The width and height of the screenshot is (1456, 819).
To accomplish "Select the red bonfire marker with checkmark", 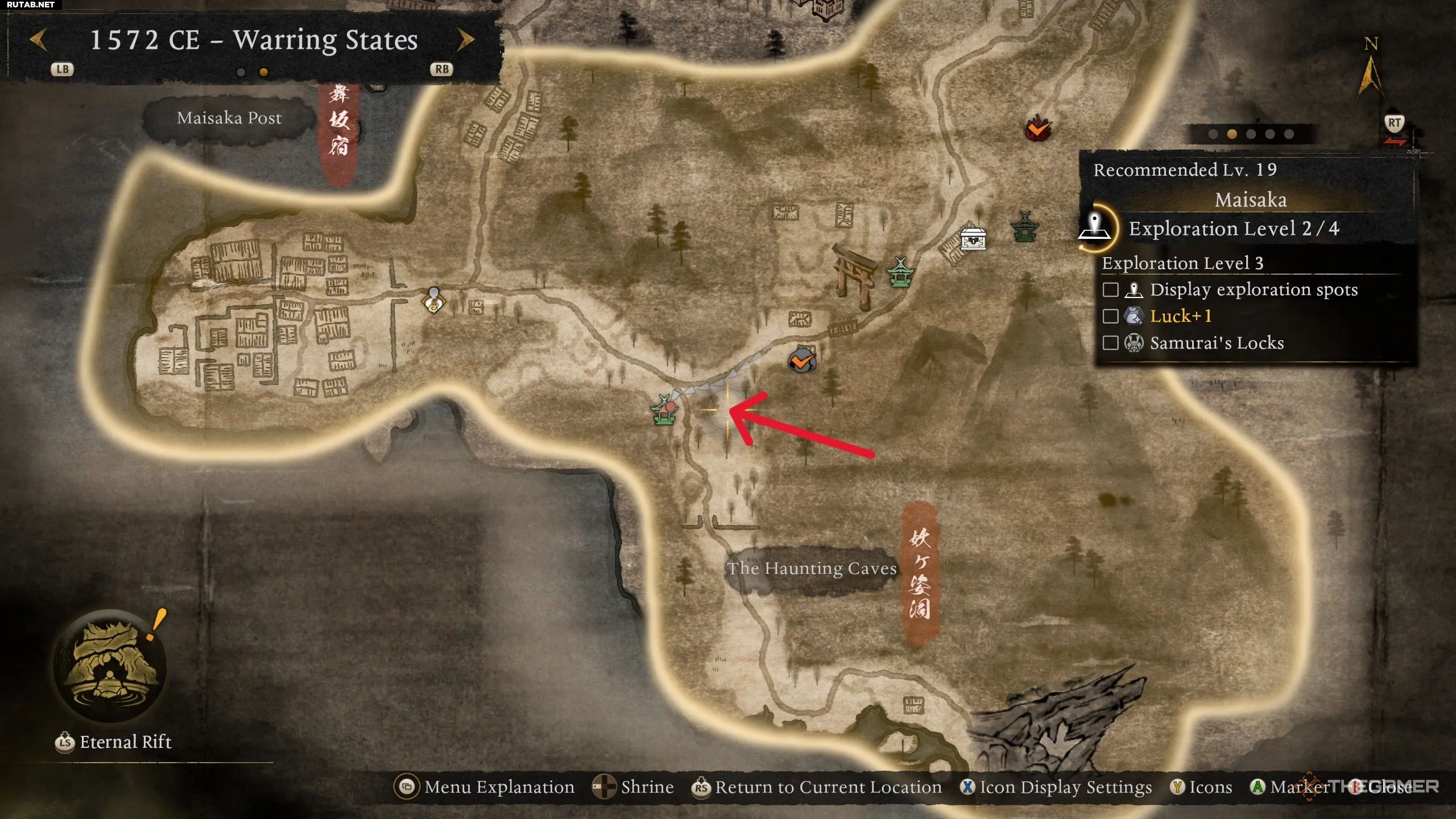I will [x=1038, y=129].
